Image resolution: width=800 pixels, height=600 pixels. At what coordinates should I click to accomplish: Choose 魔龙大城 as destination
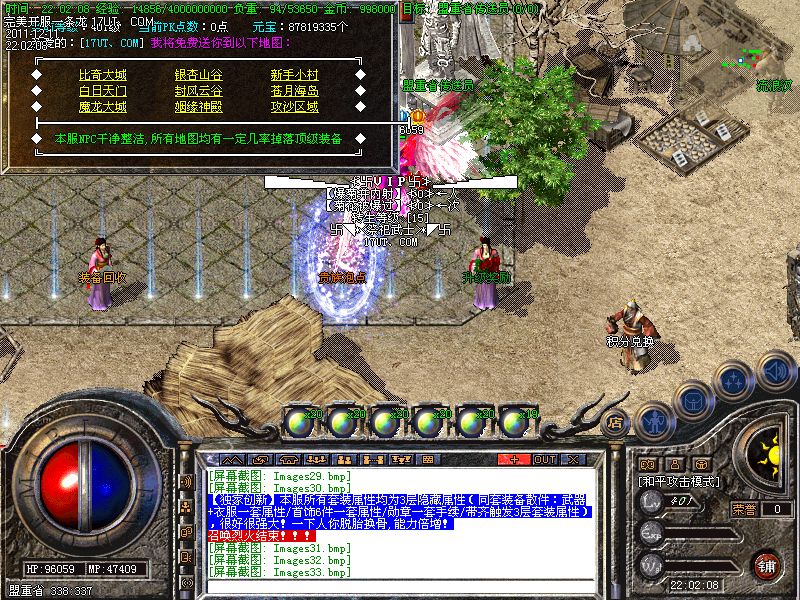pyautogui.click(x=103, y=107)
